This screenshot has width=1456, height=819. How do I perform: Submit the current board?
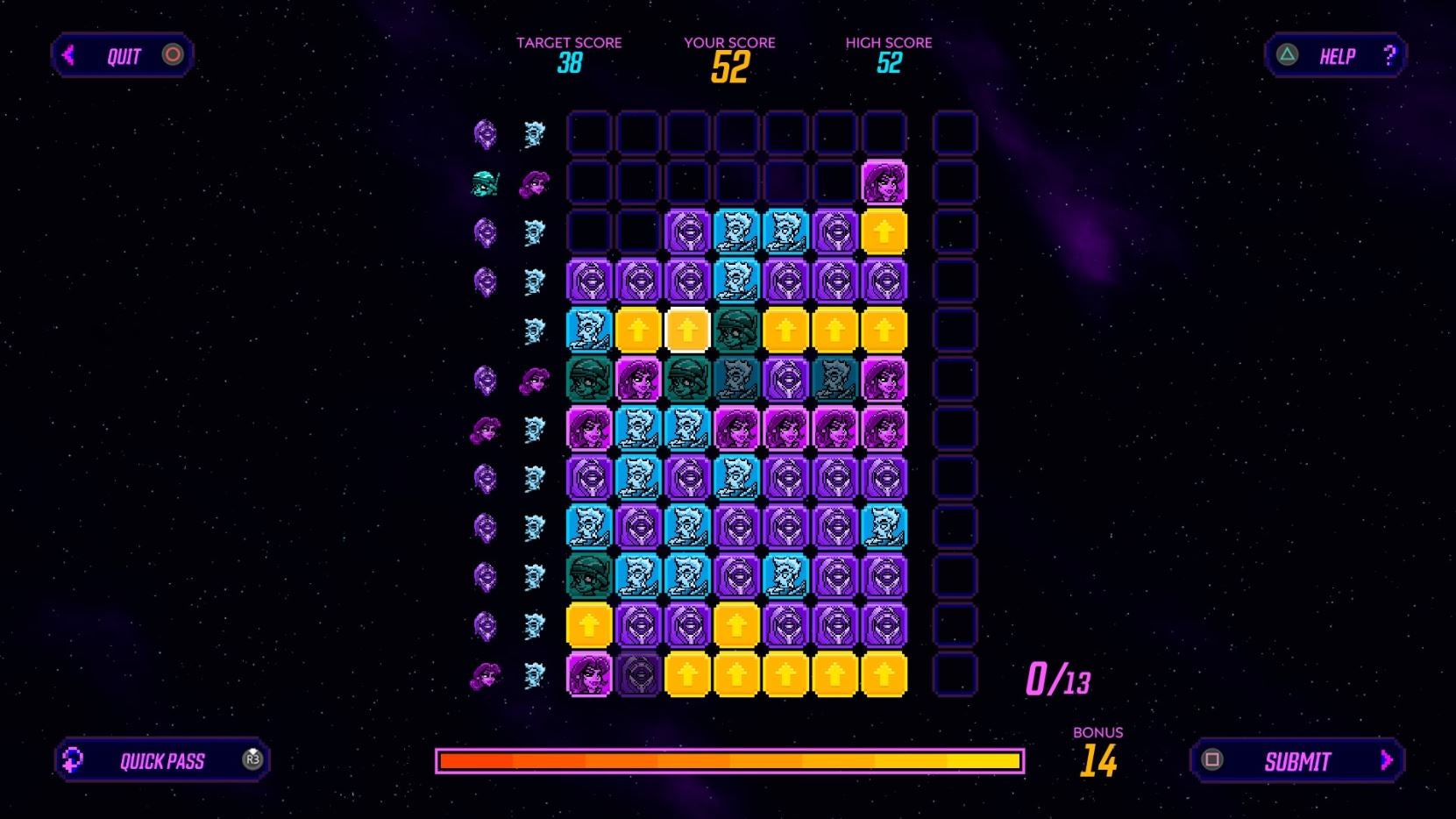pos(1296,760)
